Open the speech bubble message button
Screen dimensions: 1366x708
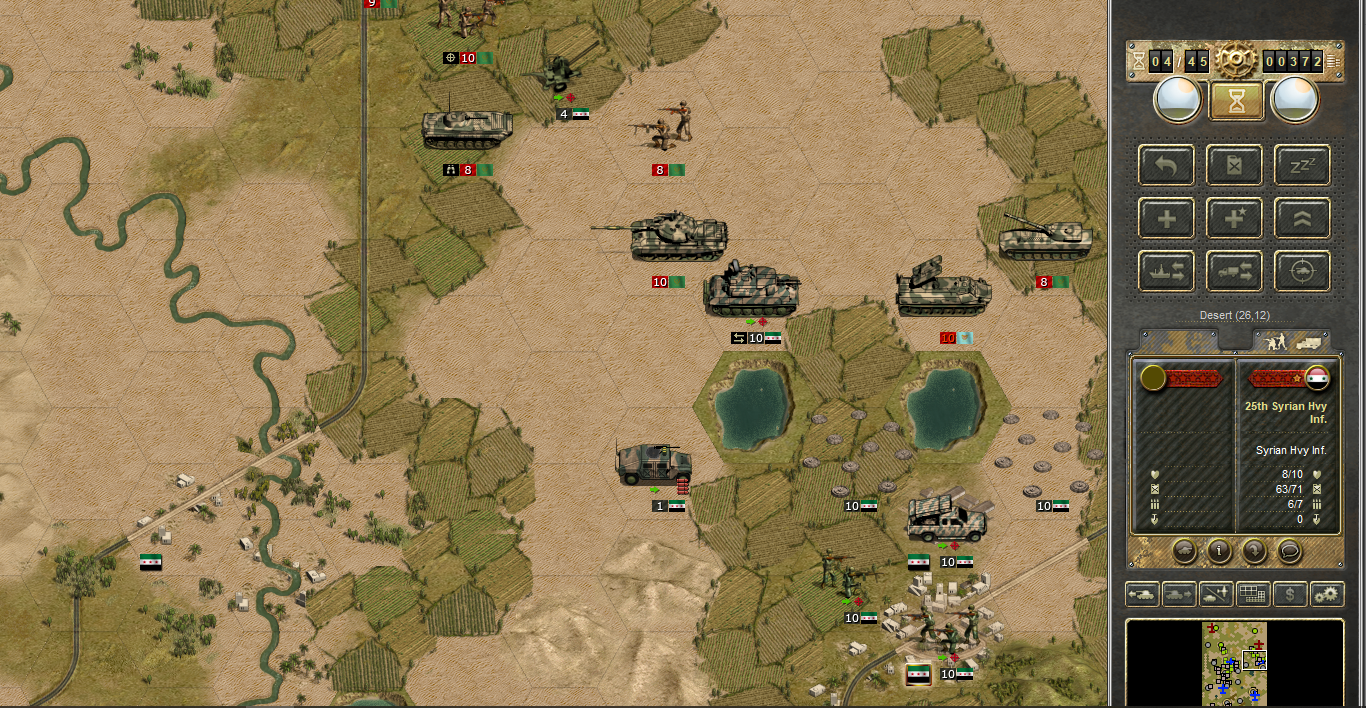point(1289,550)
